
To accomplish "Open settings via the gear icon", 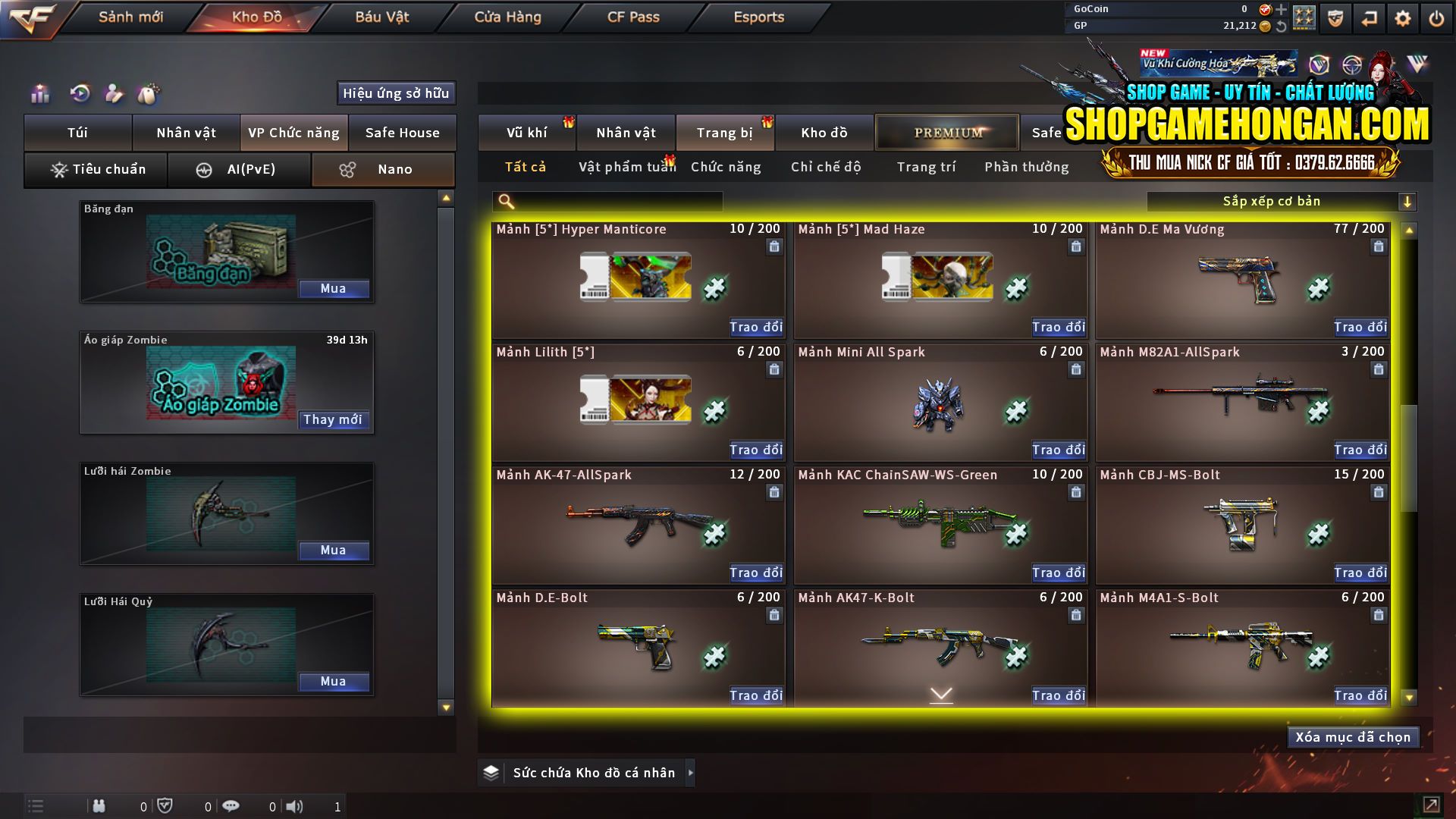I will coord(1402,18).
